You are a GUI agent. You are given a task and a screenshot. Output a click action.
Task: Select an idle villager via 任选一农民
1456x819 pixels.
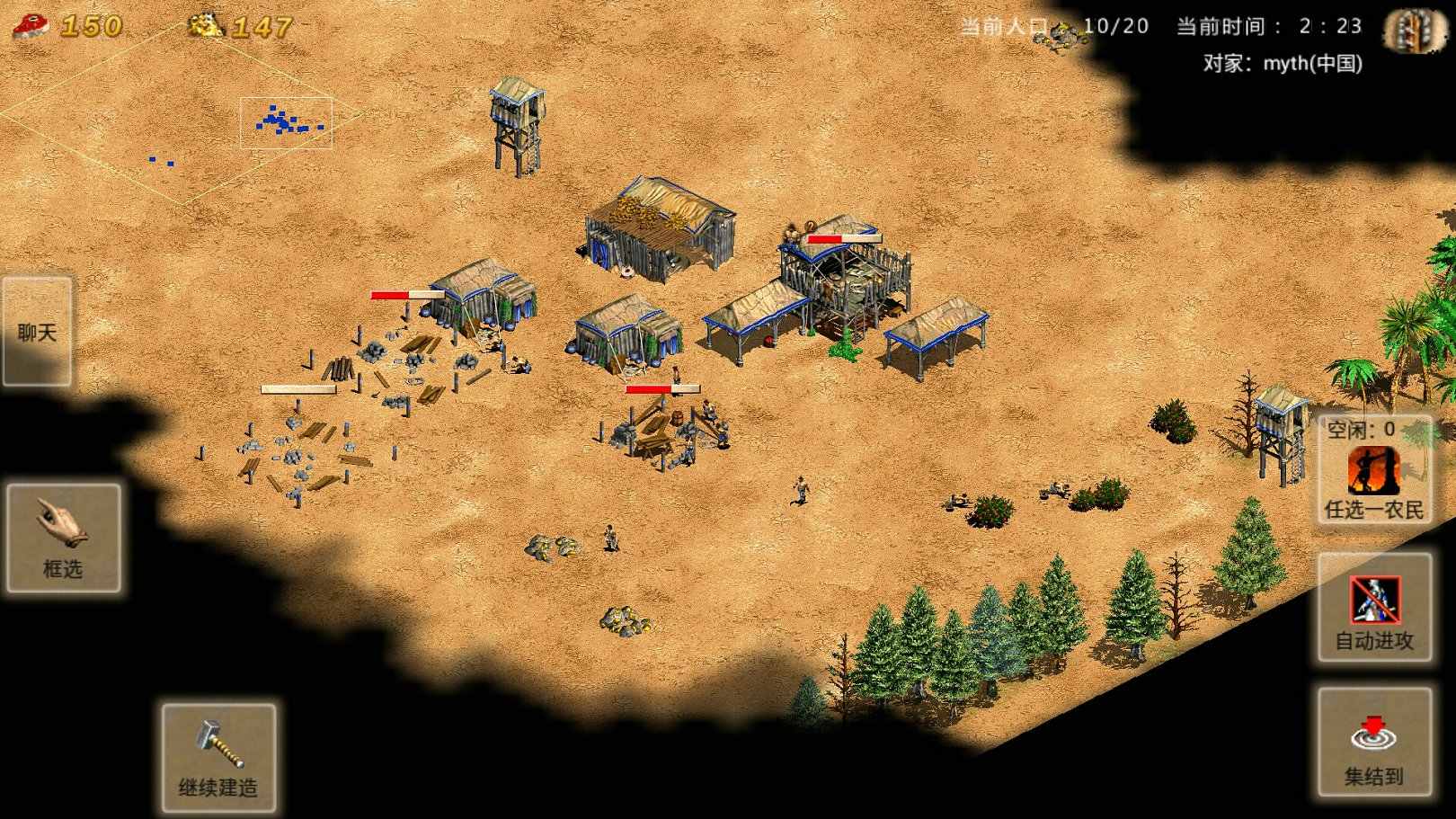click(1373, 472)
